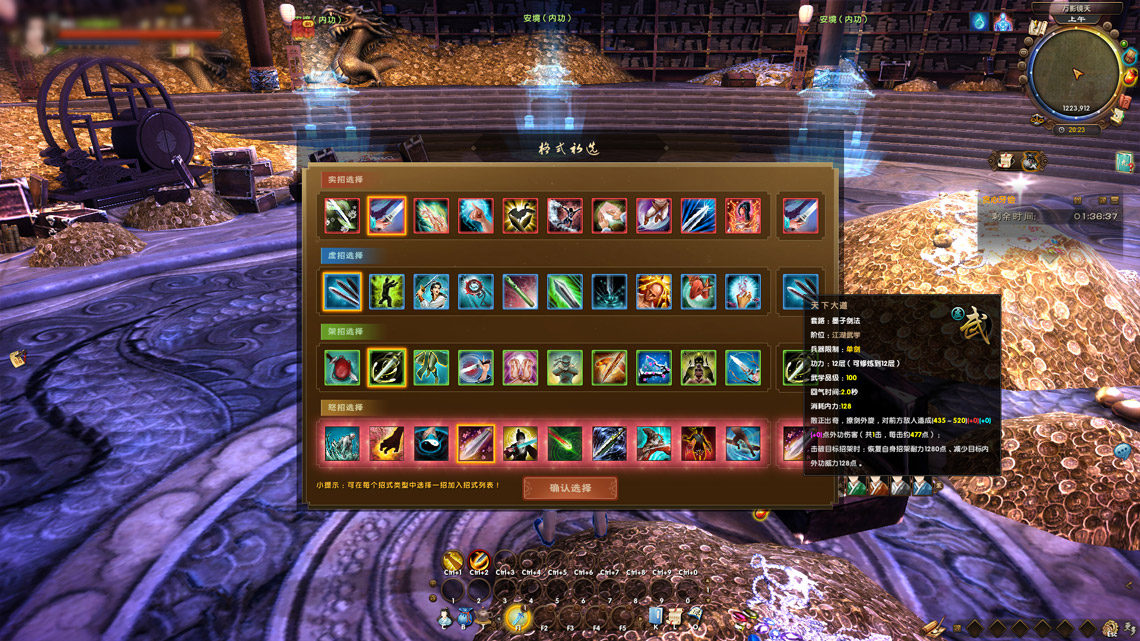Pick the fiery woman real move icon
The height and width of the screenshot is (641, 1140).
click(742, 216)
